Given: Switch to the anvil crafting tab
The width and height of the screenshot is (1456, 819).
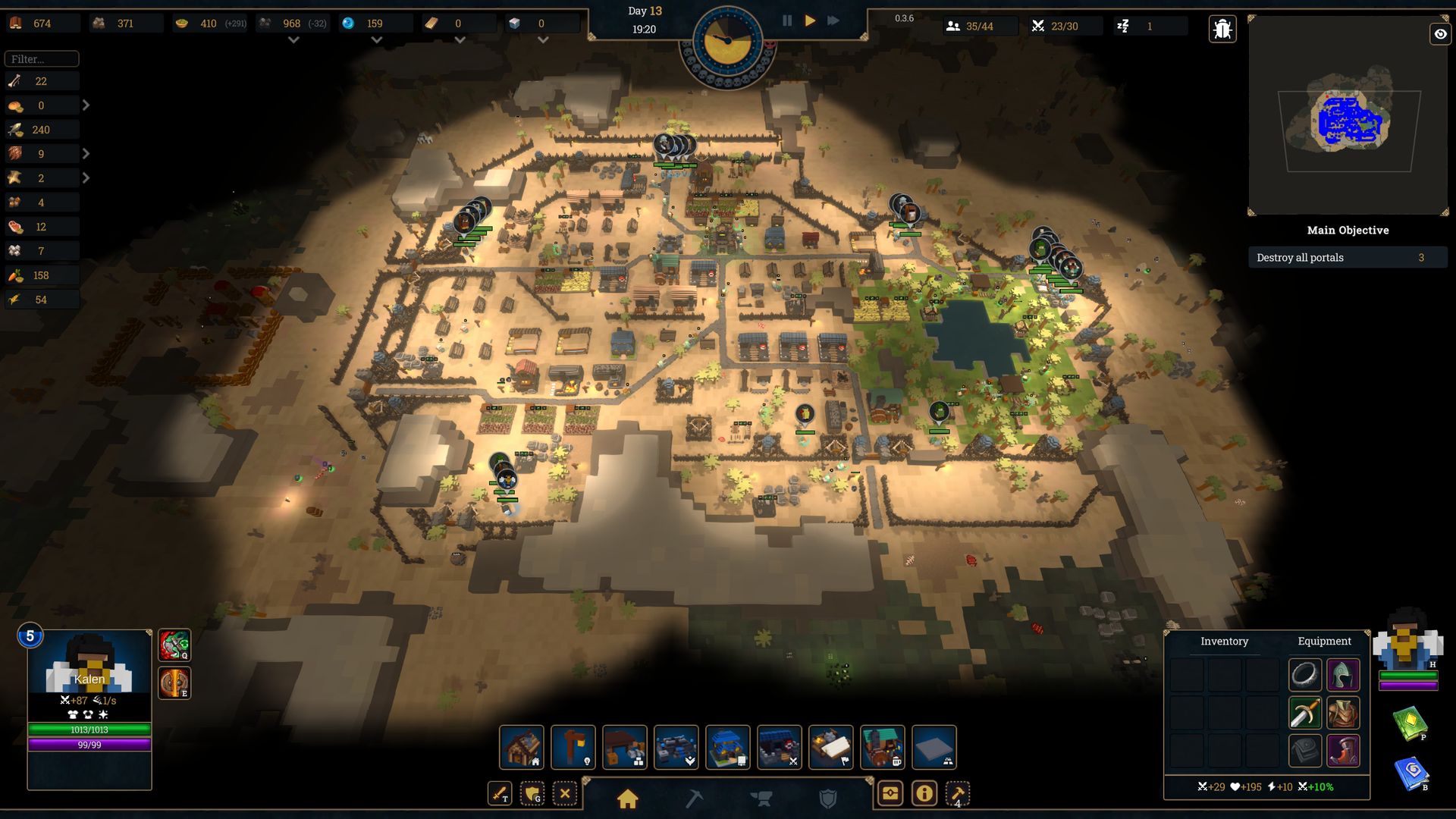Looking at the screenshot, I should (x=761, y=799).
